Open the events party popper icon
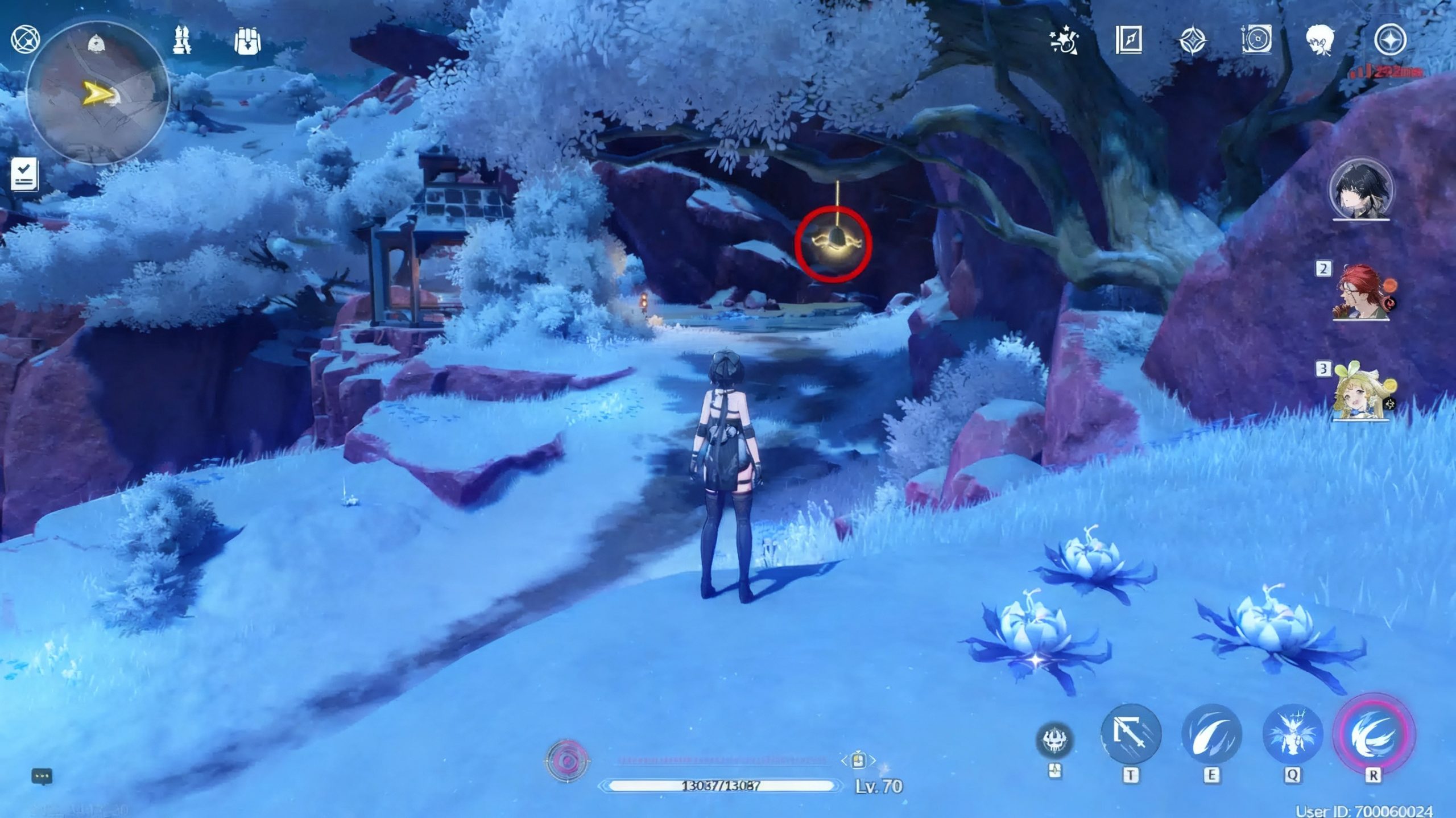 click(1064, 40)
